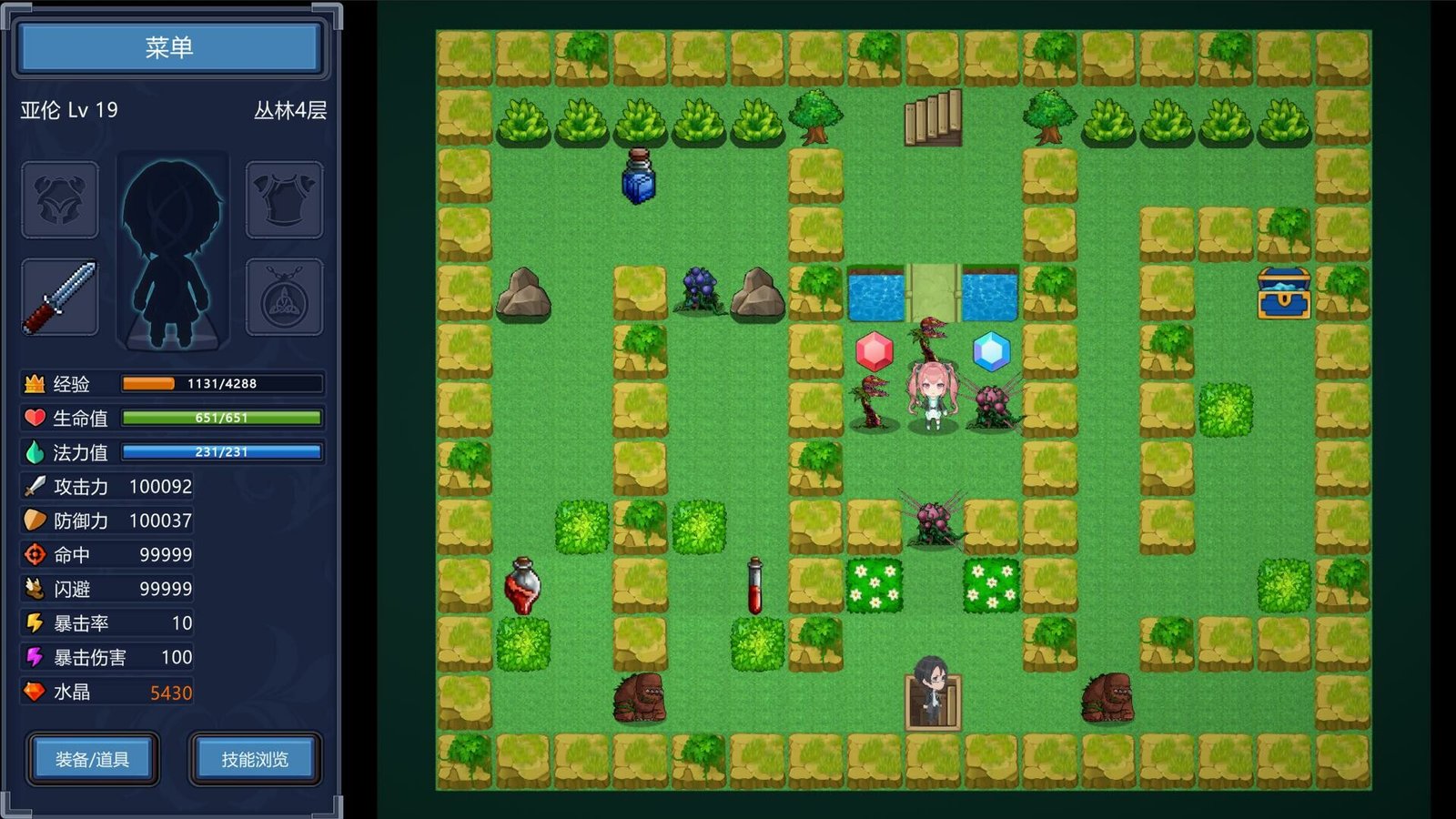1456x819 pixels.
Task: Click the armor equipment slot icon
Action: [x=283, y=200]
